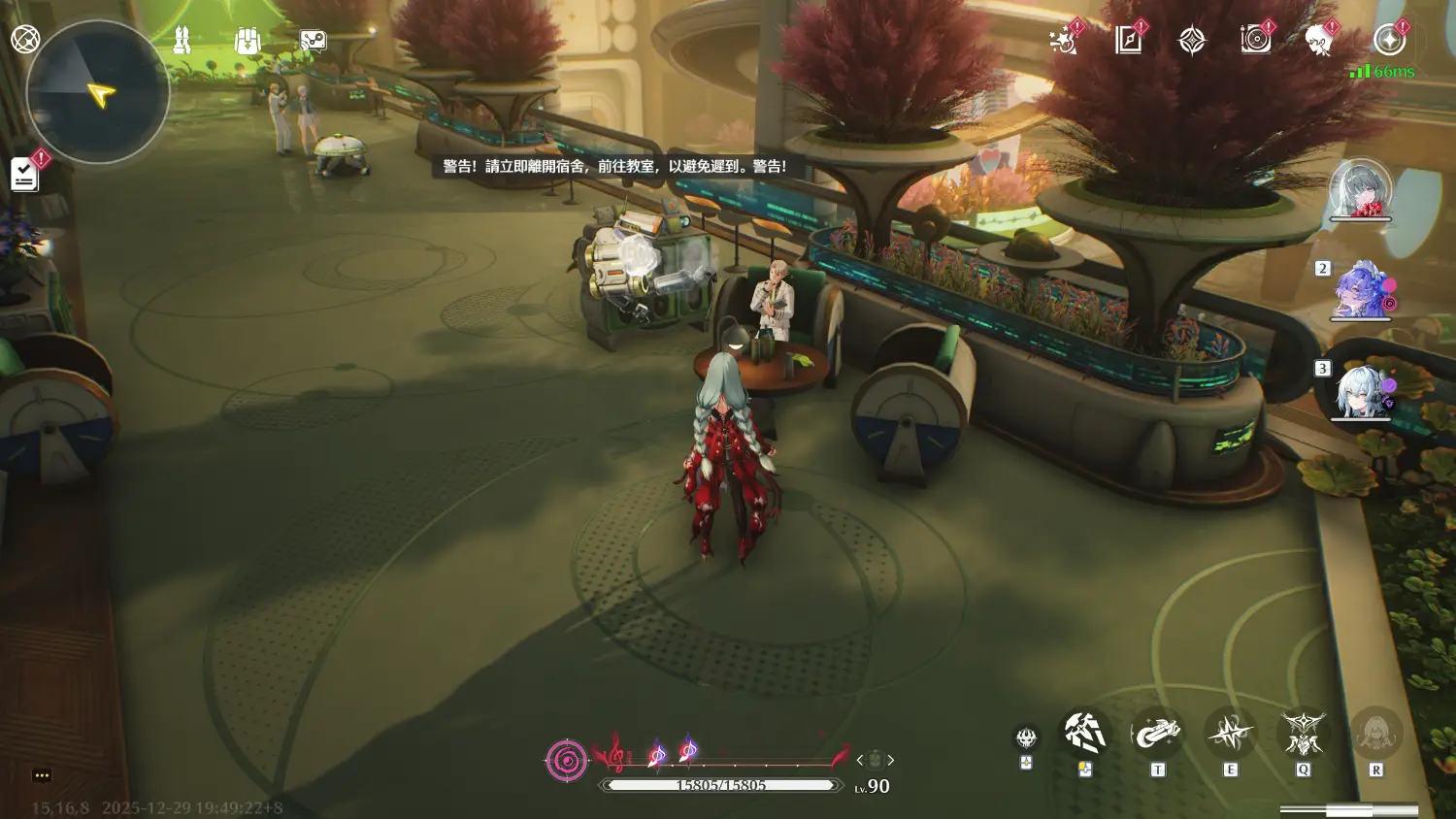The image size is (1456, 819).
Task: Open the party popper events icon
Action: click(1063, 41)
